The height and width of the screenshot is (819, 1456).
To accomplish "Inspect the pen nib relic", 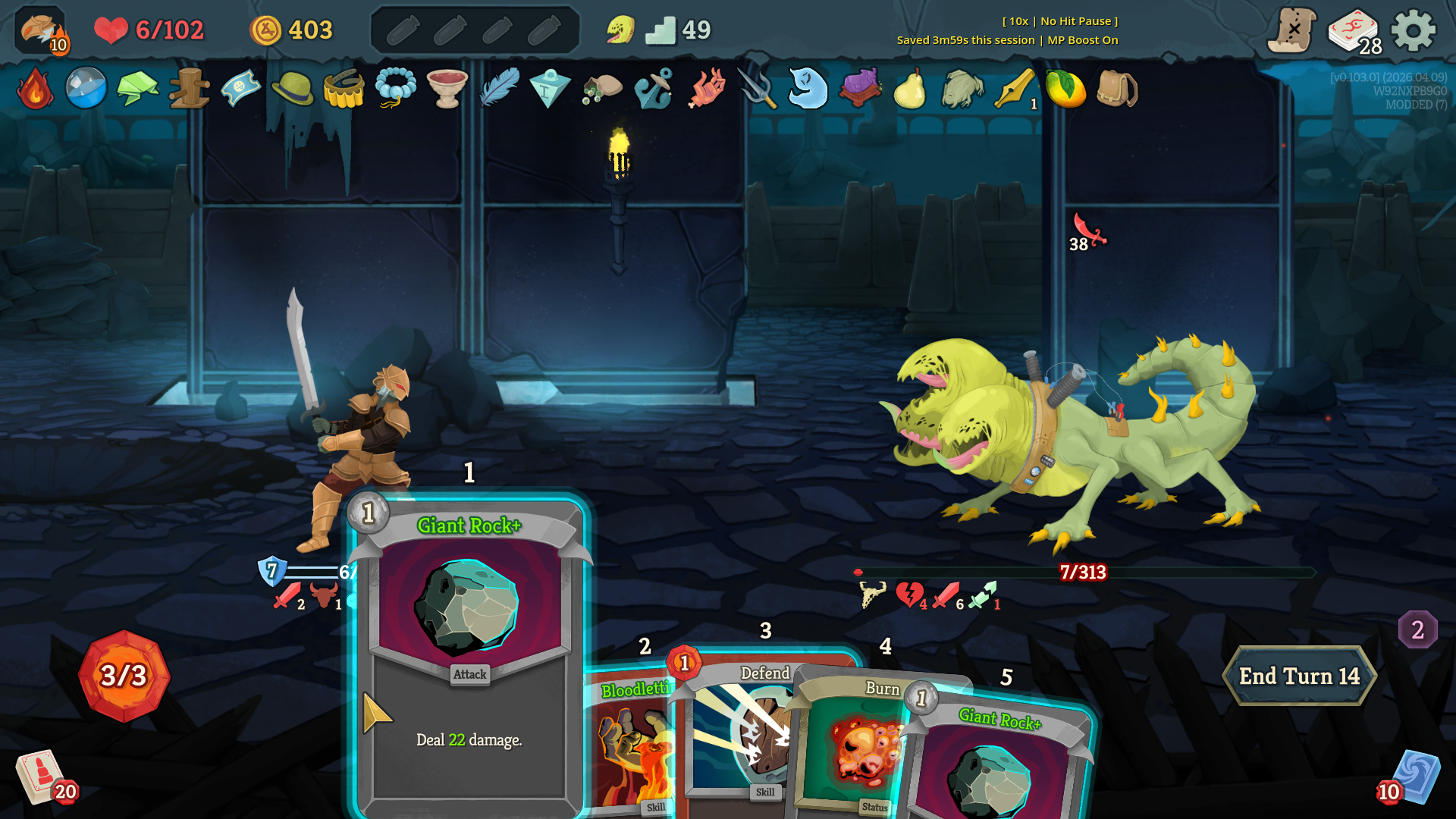I will (1015, 89).
